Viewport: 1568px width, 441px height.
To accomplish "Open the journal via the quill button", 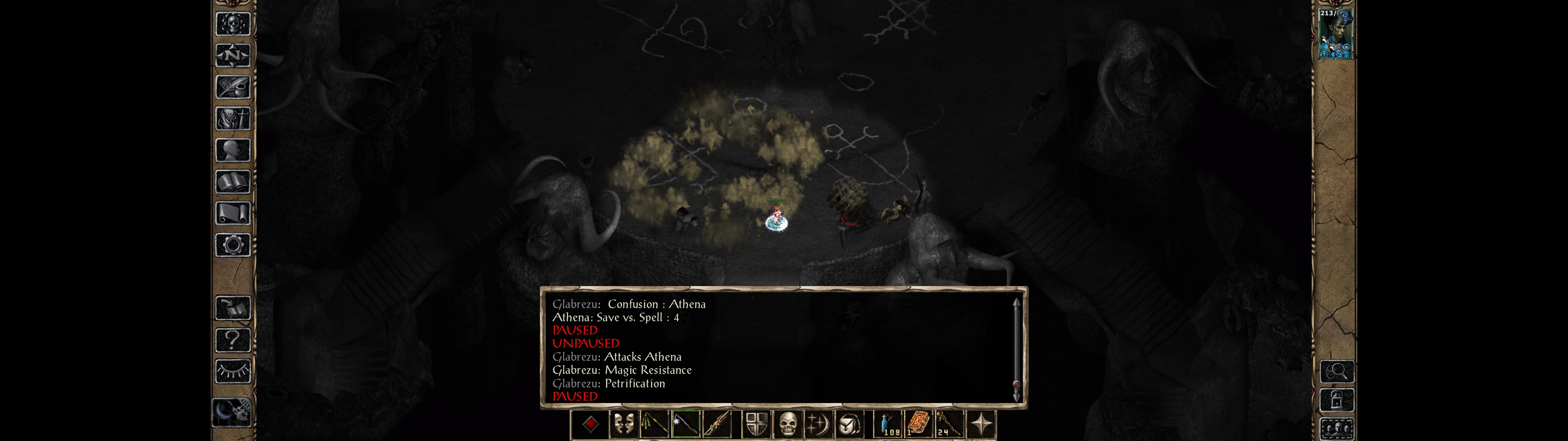I will click(232, 87).
